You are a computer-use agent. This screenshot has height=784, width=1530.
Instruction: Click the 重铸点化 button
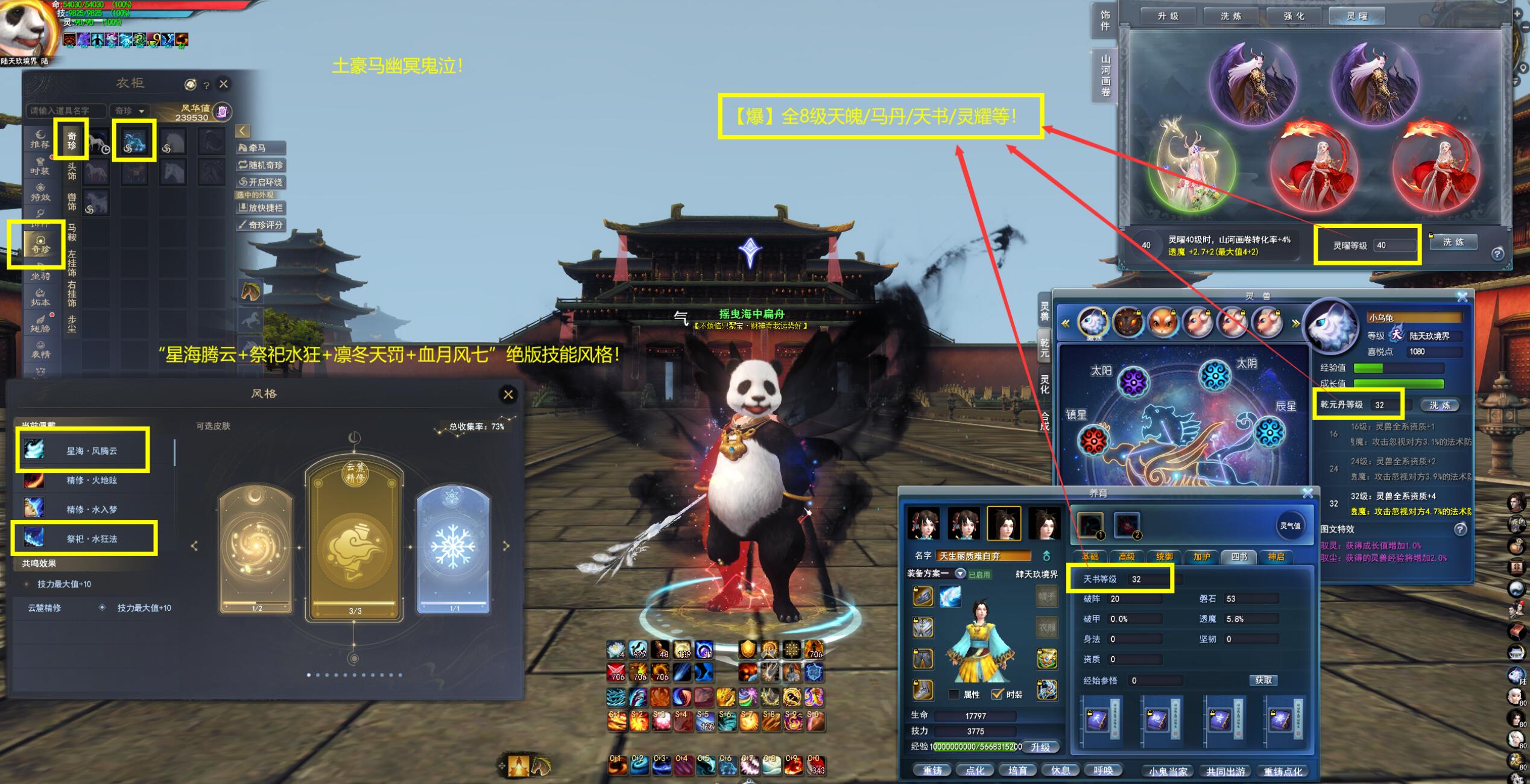coord(1282,771)
